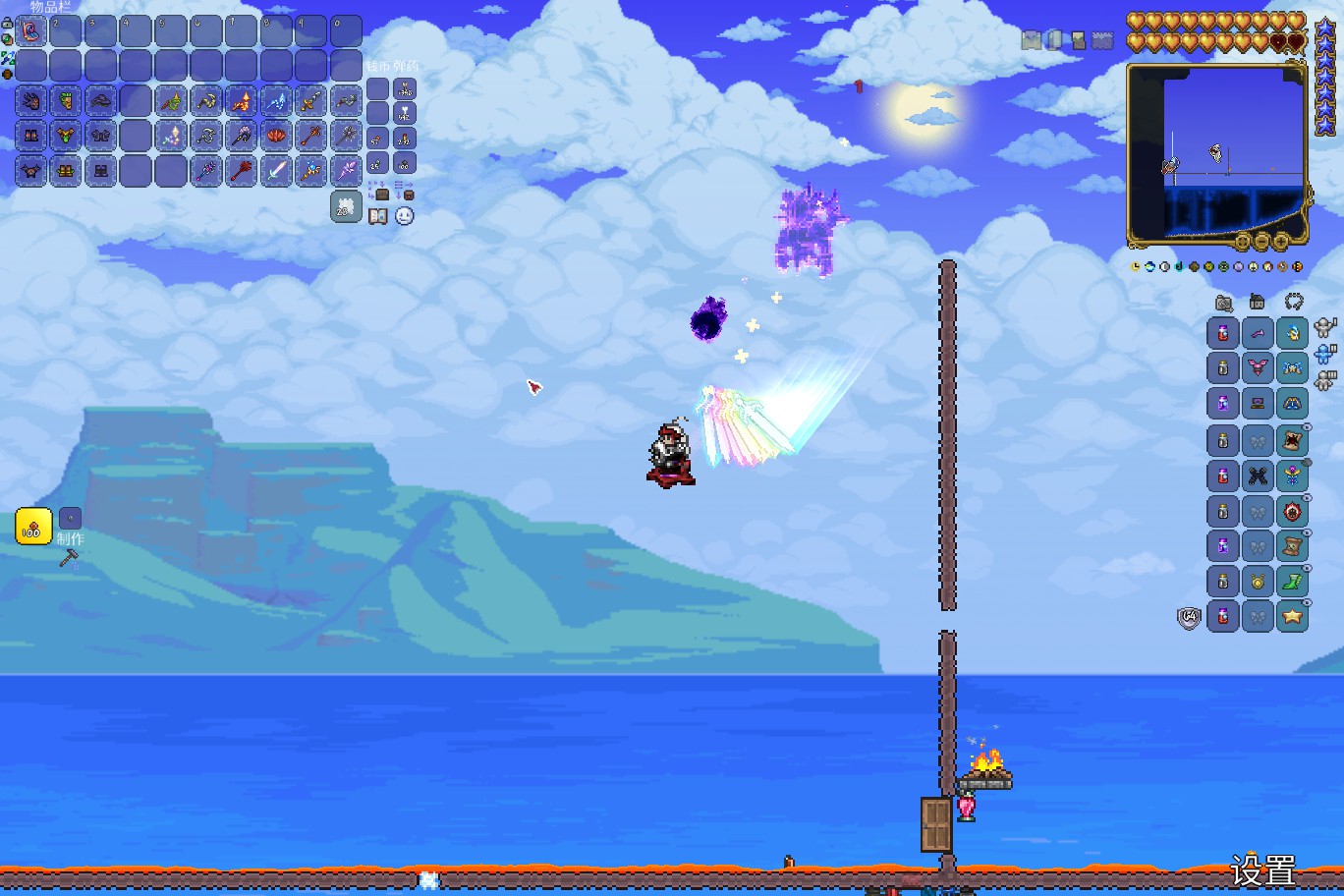Viewport: 1344px width, 896px height.
Task: Select the green boots accessory slot
Action: click(x=1292, y=581)
